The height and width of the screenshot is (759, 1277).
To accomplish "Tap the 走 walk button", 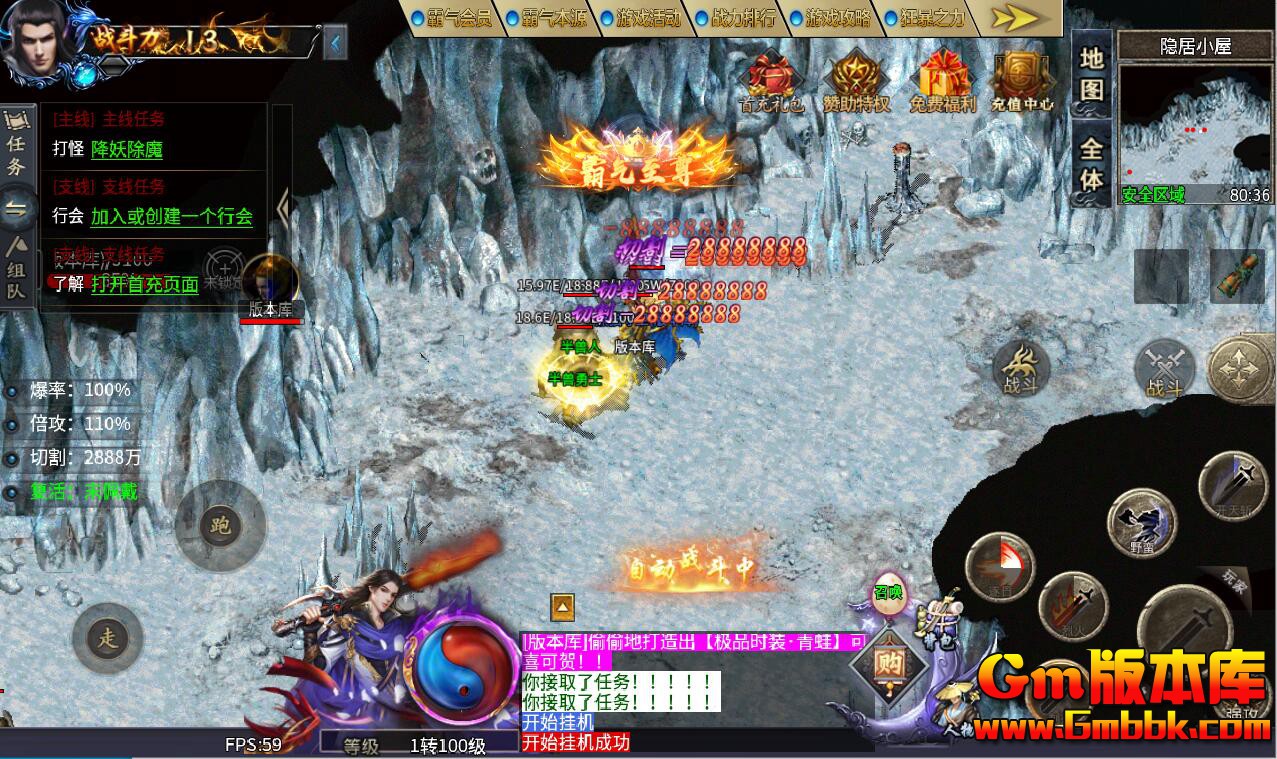I will (x=108, y=638).
